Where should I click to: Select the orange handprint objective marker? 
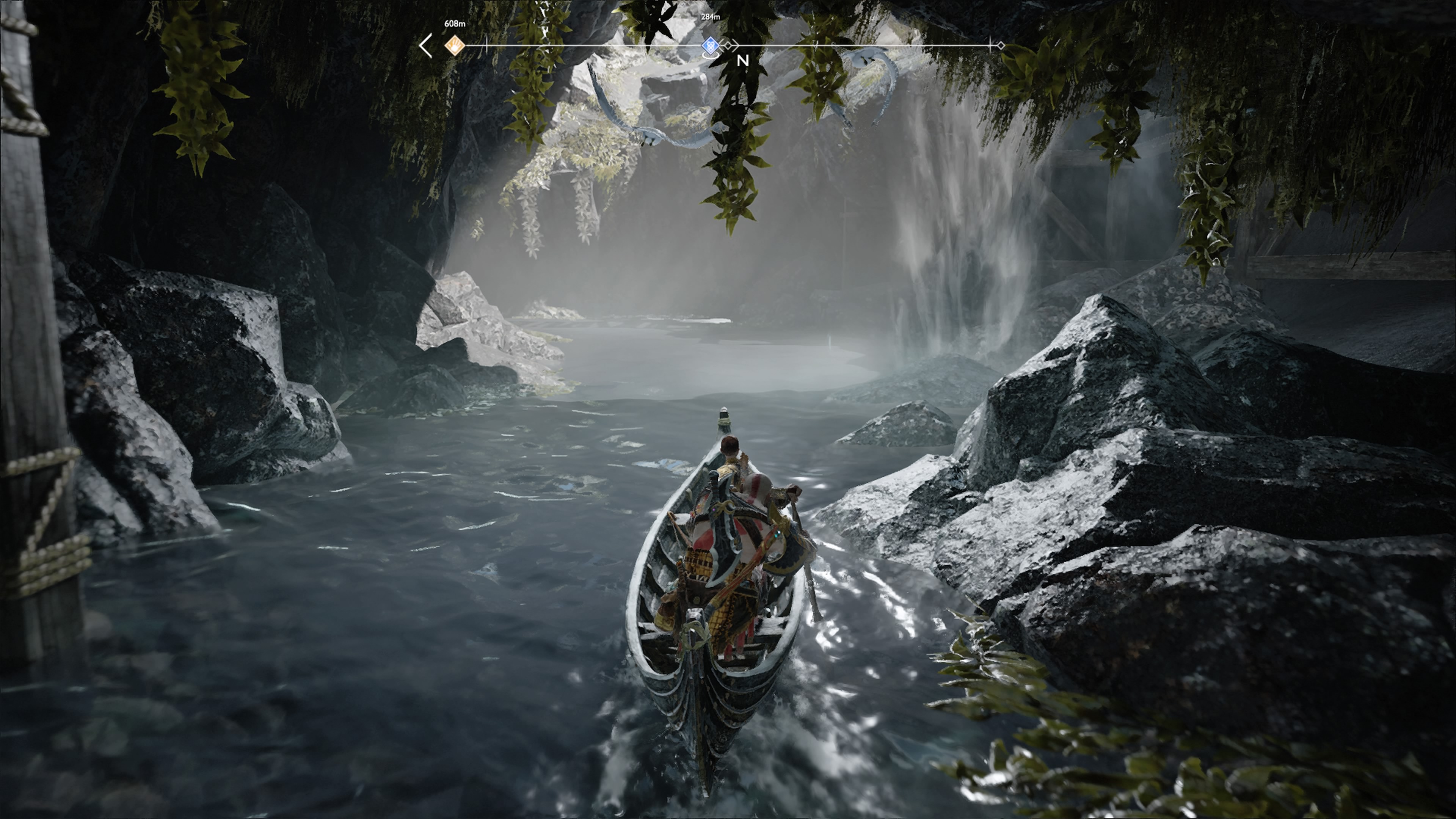(455, 45)
